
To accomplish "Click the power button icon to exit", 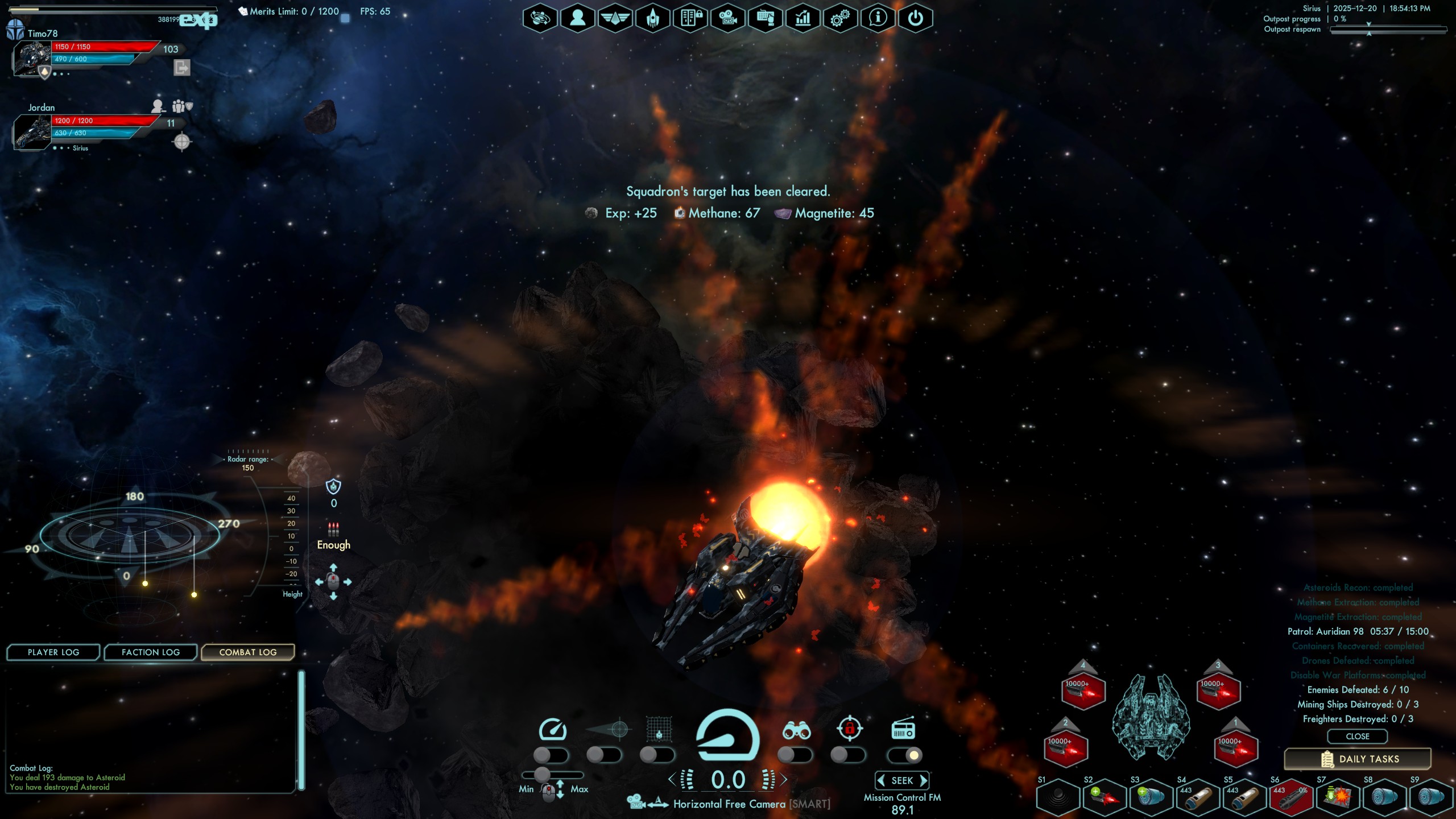I will [x=915, y=18].
